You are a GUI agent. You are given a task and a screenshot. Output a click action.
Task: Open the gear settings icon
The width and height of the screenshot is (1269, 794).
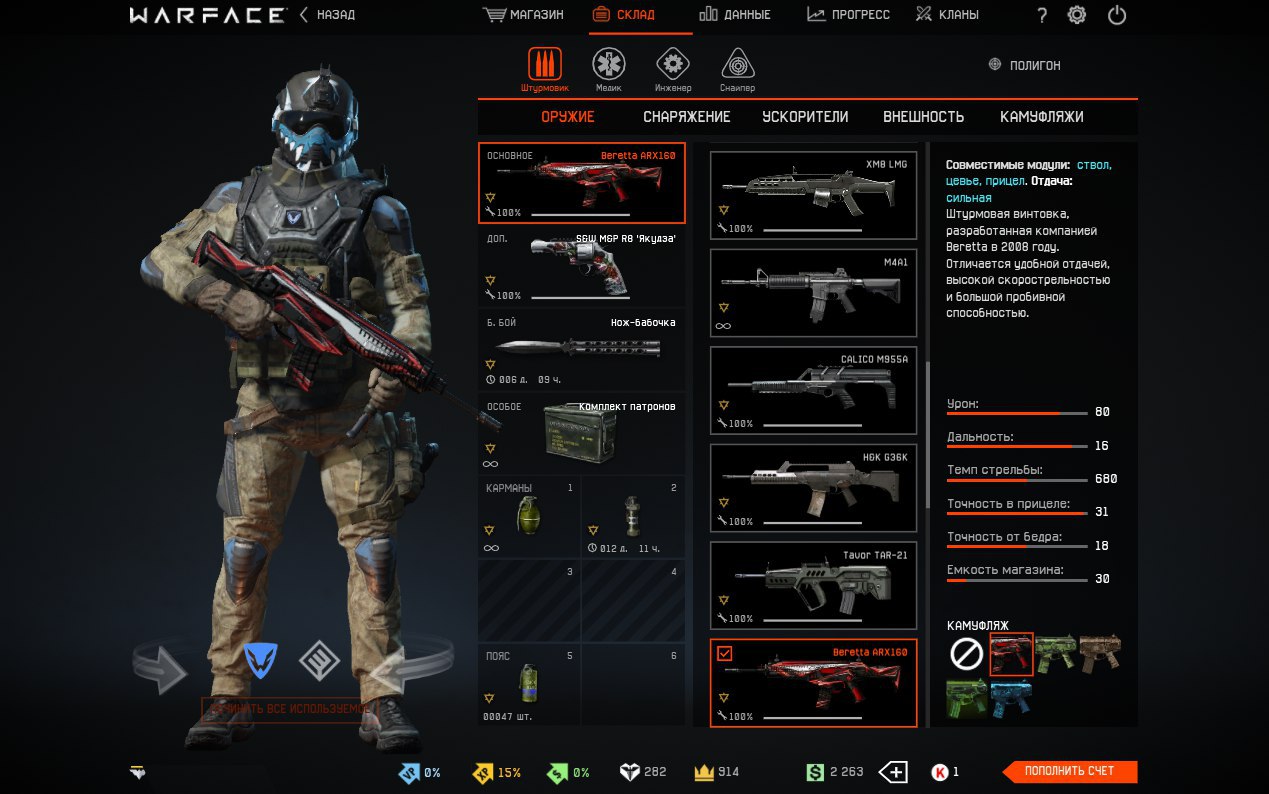(1077, 15)
